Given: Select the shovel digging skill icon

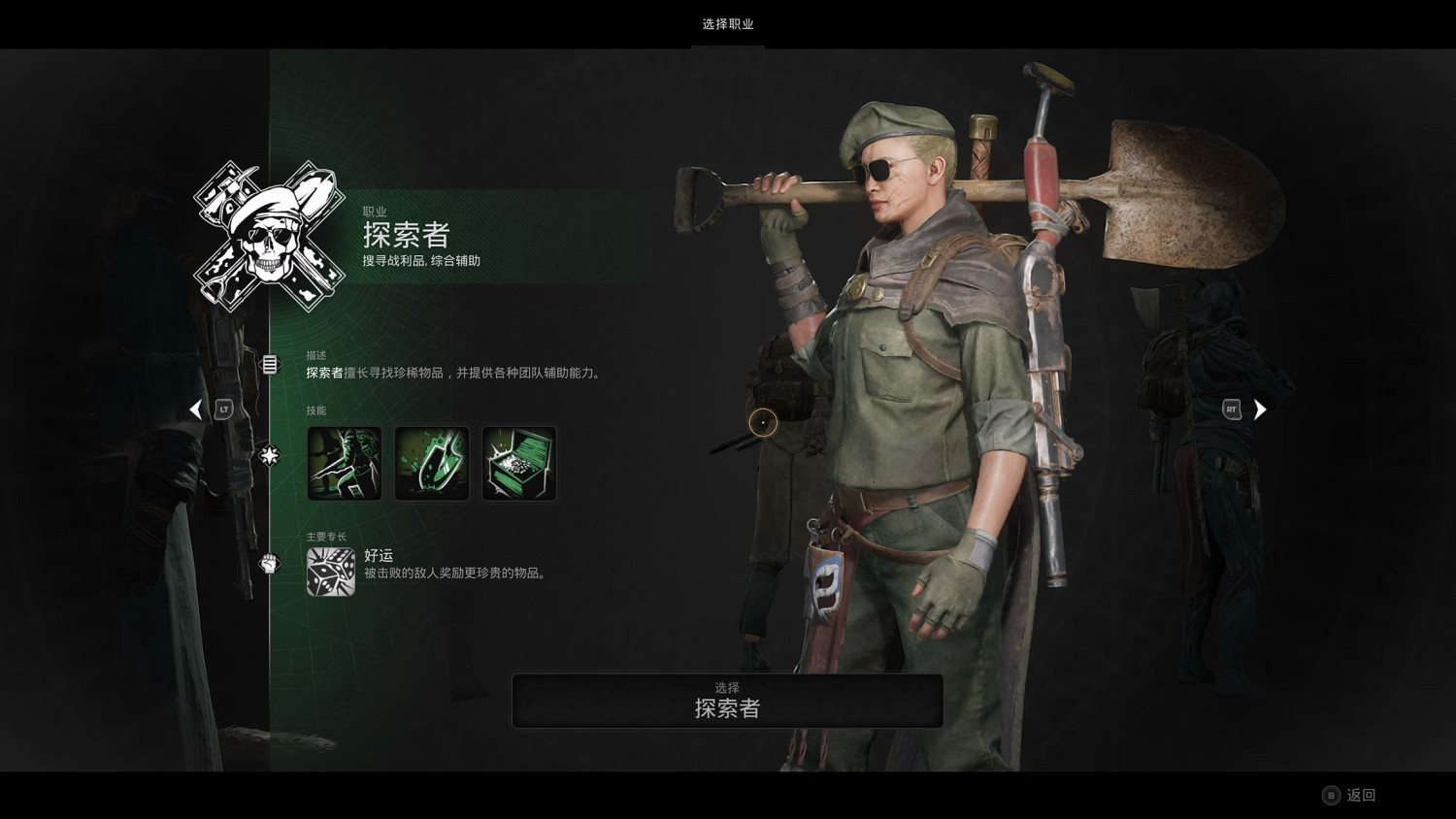Looking at the screenshot, I should coord(432,464).
